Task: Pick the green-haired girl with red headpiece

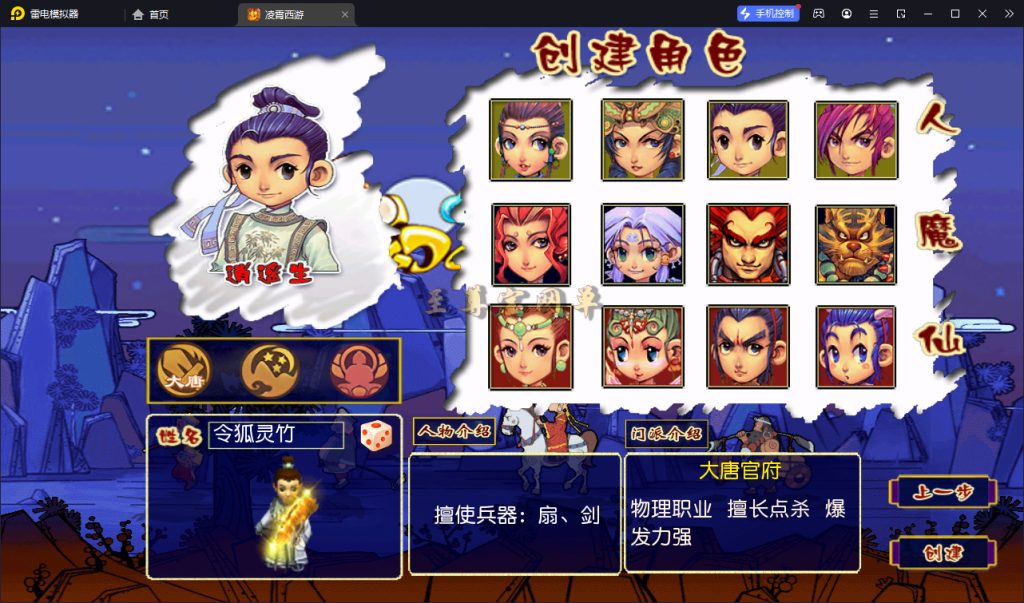Action: point(642,347)
